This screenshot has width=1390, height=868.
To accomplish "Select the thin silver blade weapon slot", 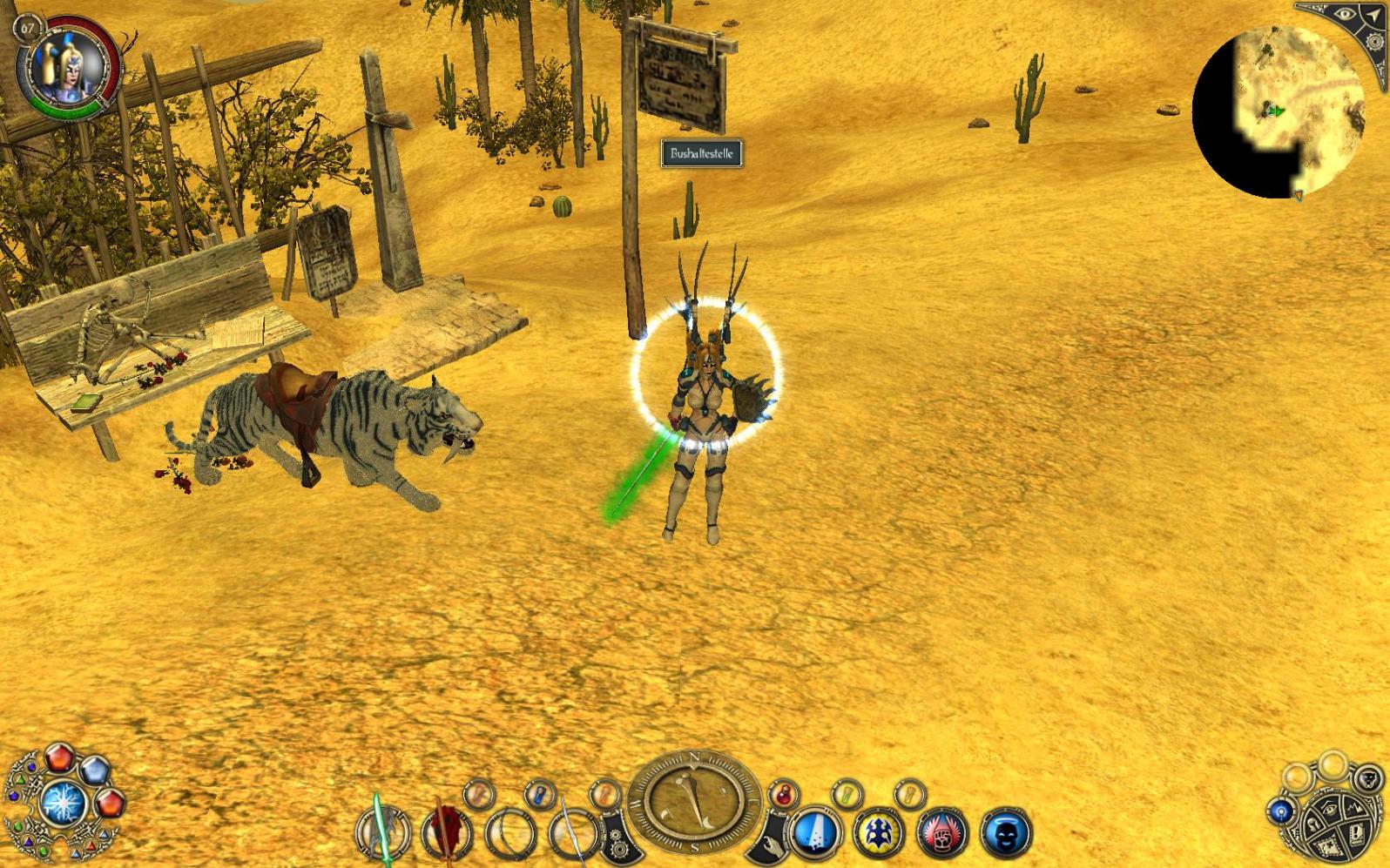I will (572, 832).
